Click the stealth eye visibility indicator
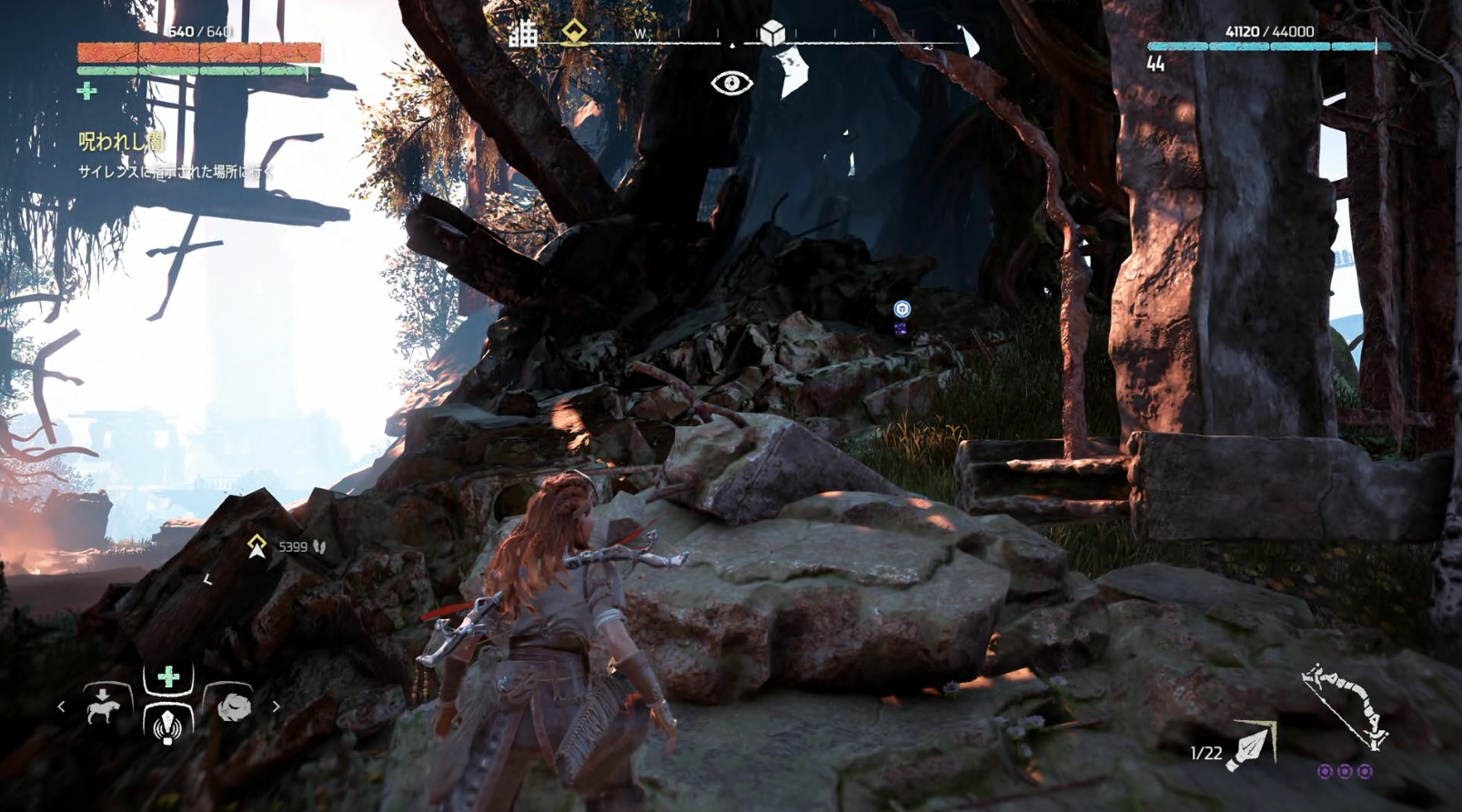This screenshot has height=812, width=1462. (x=731, y=84)
